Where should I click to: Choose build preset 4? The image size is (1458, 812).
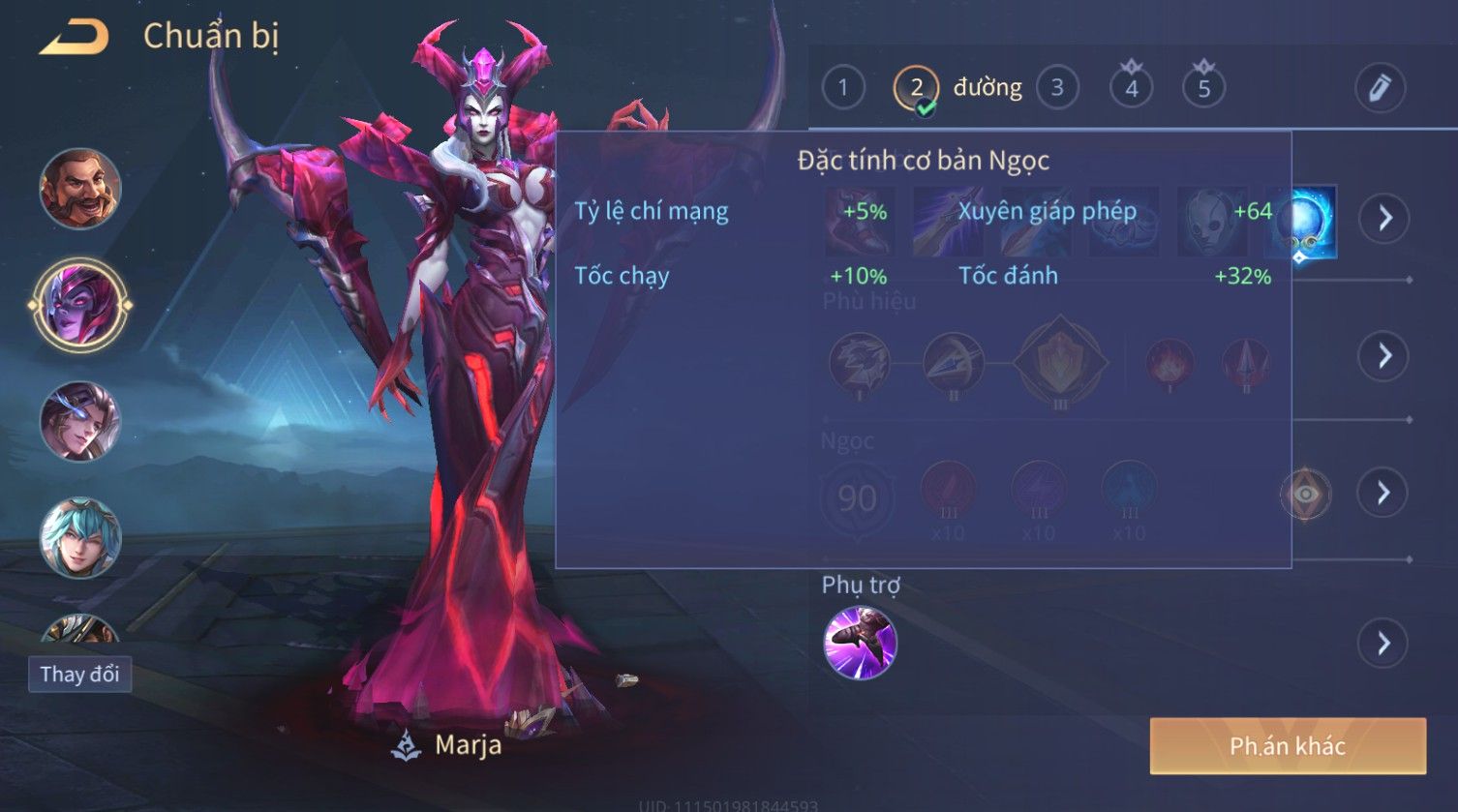(x=1131, y=88)
